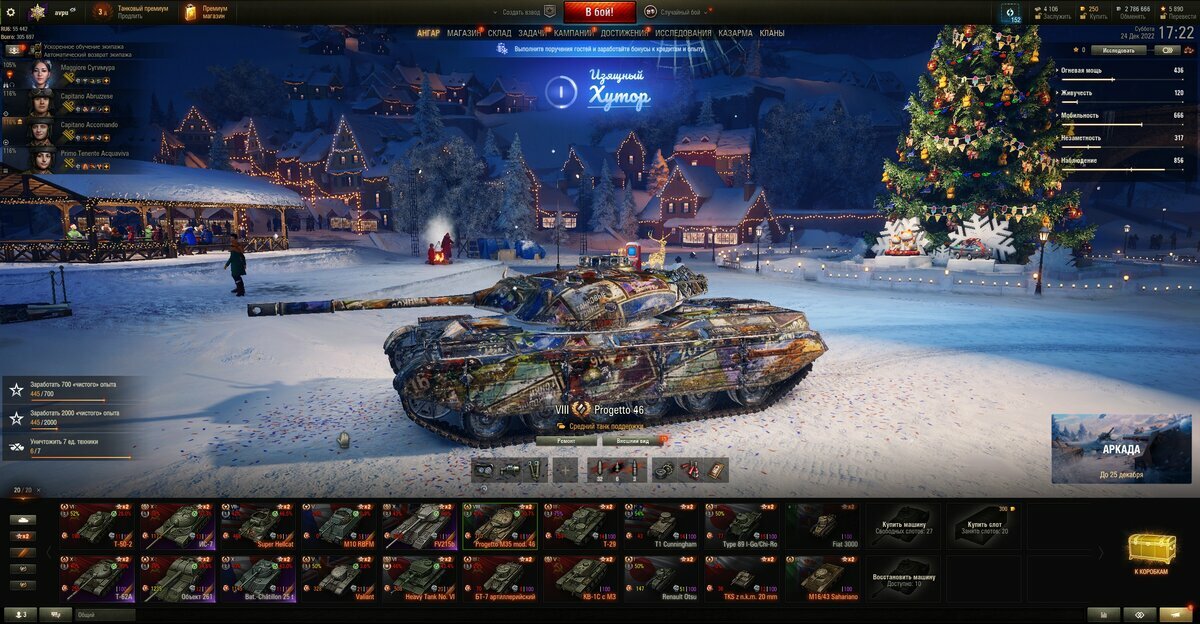Click the «Ремонт» button under the tank
The width and height of the screenshot is (1200, 624).
pos(566,440)
